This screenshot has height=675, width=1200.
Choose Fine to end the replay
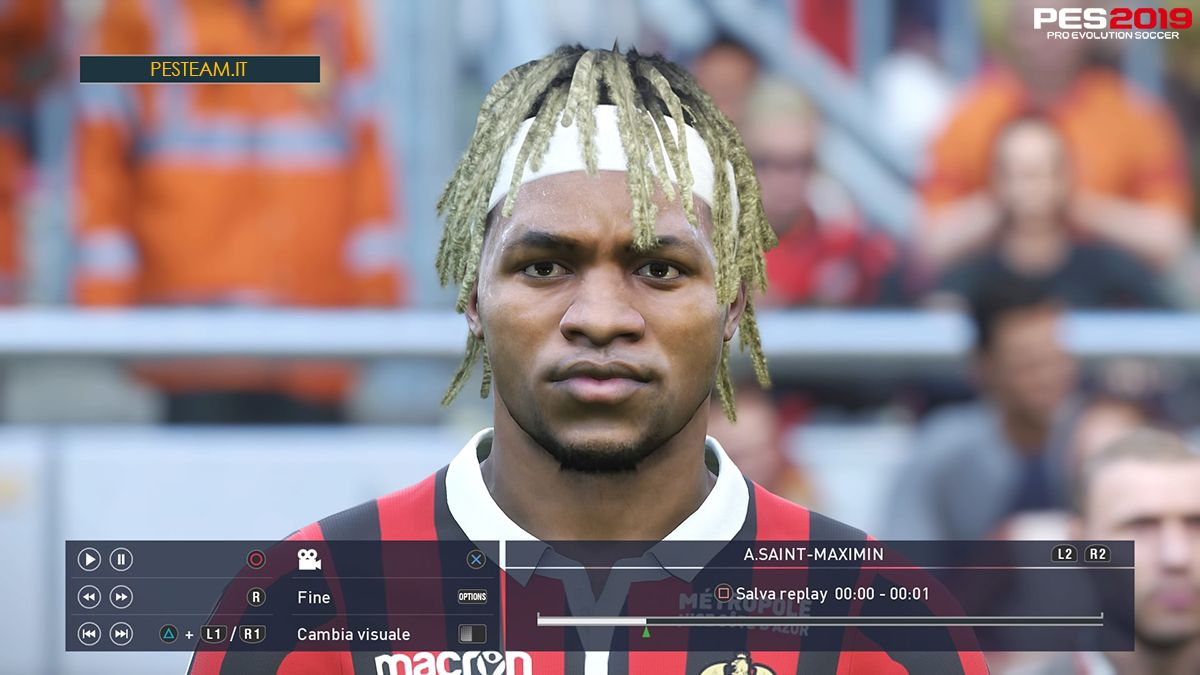click(314, 597)
